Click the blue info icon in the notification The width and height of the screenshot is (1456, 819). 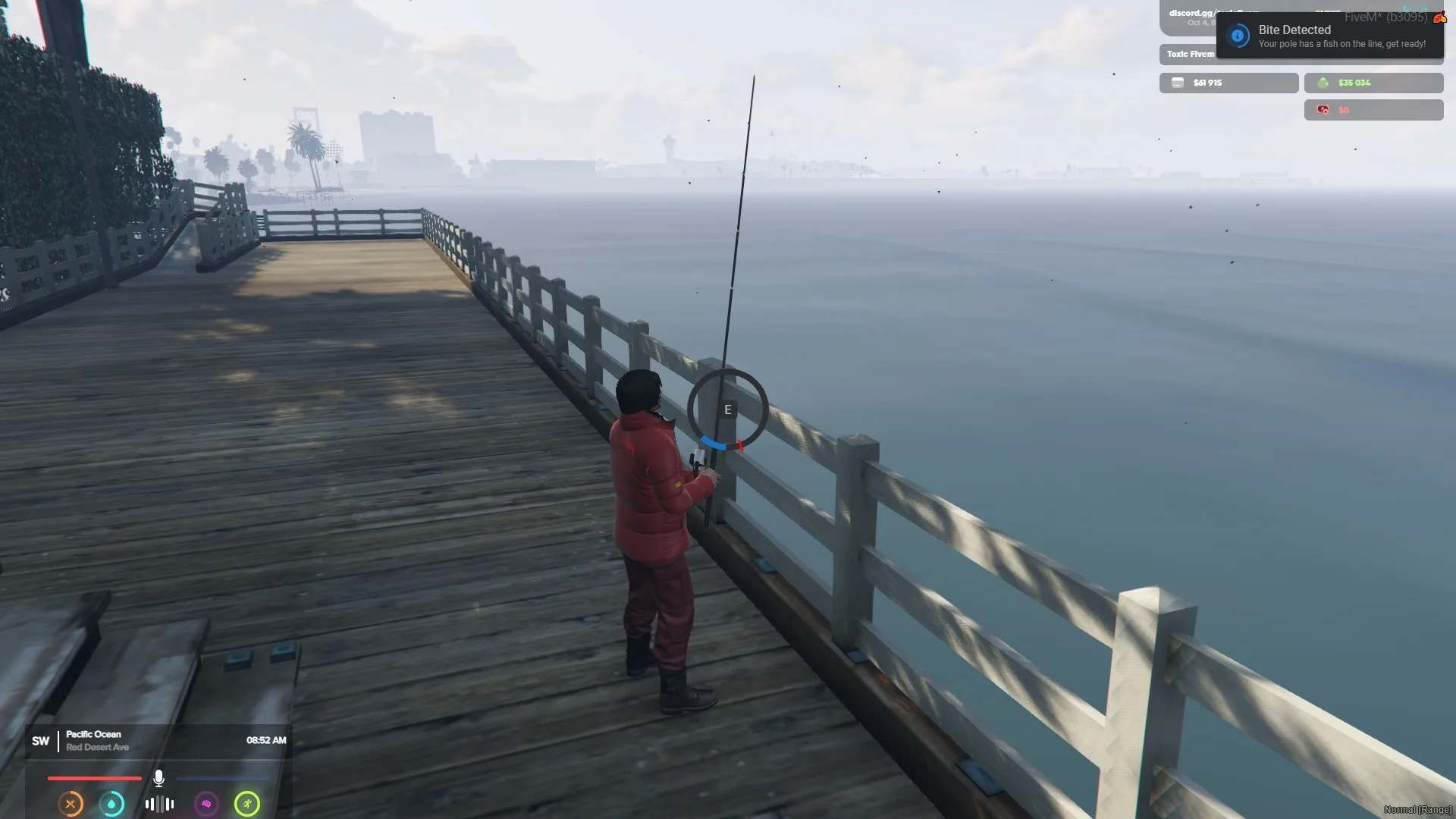(x=1238, y=36)
